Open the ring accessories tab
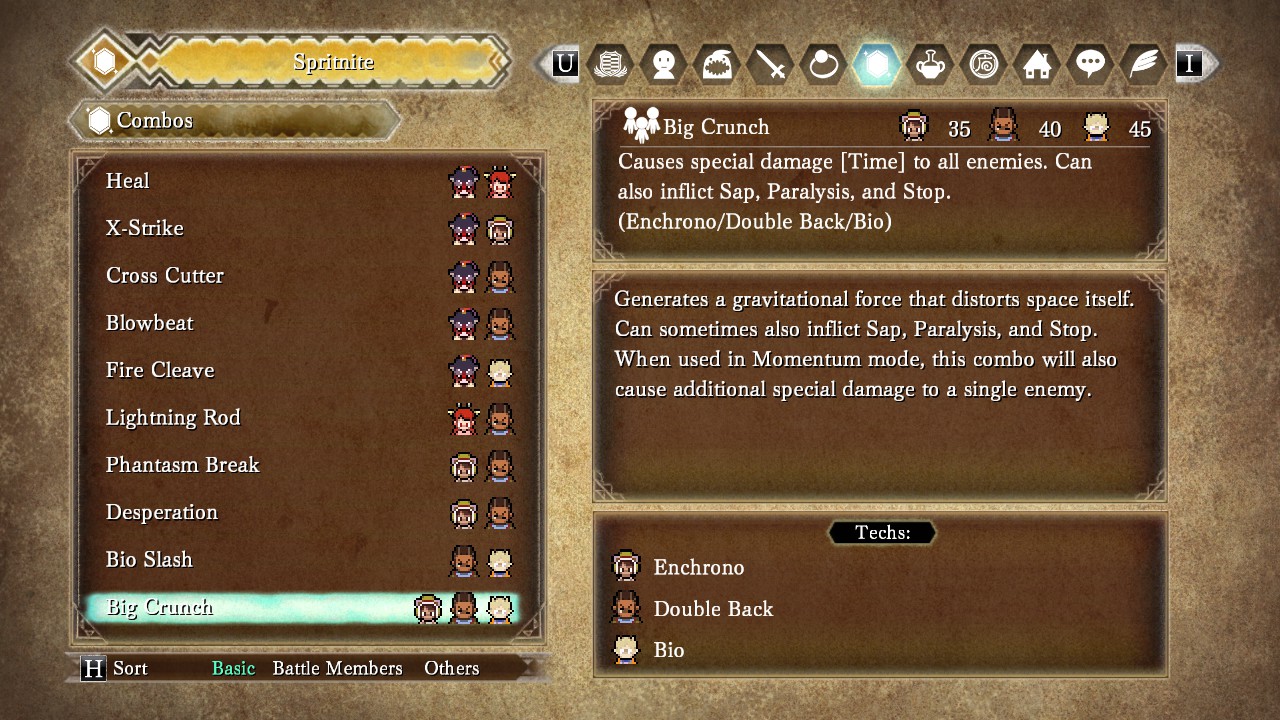Image resolution: width=1280 pixels, height=720 pixels. click(x=824, y=64)
